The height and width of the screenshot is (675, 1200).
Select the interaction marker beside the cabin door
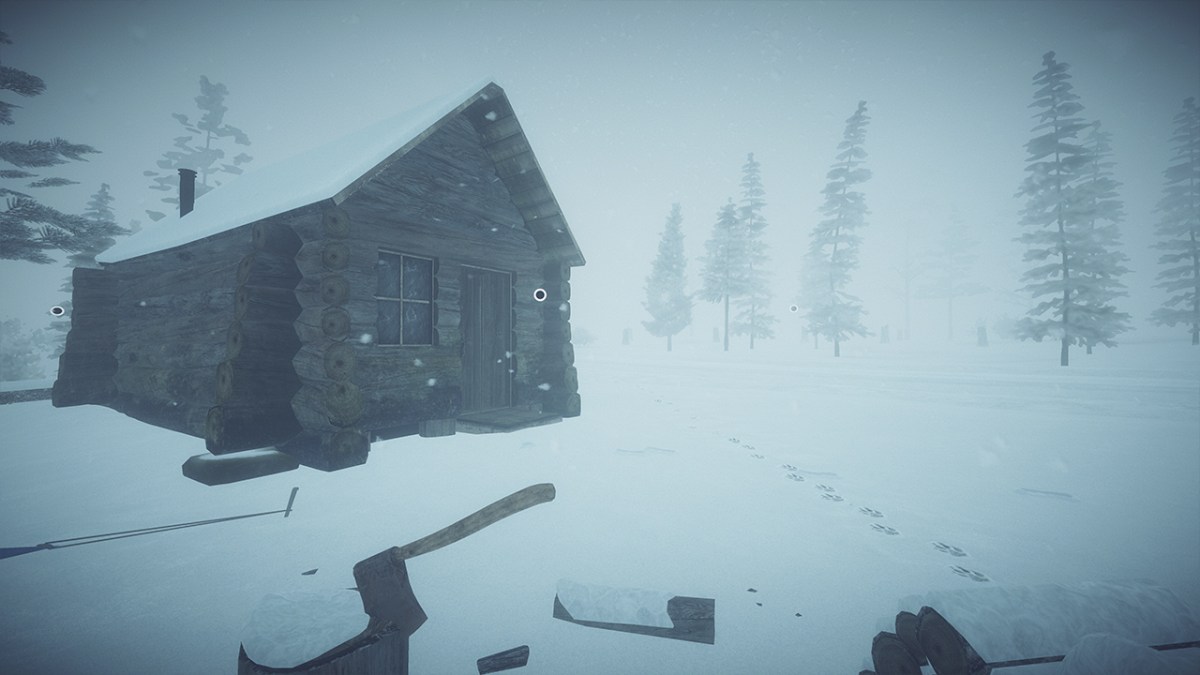tap(540, 294)
